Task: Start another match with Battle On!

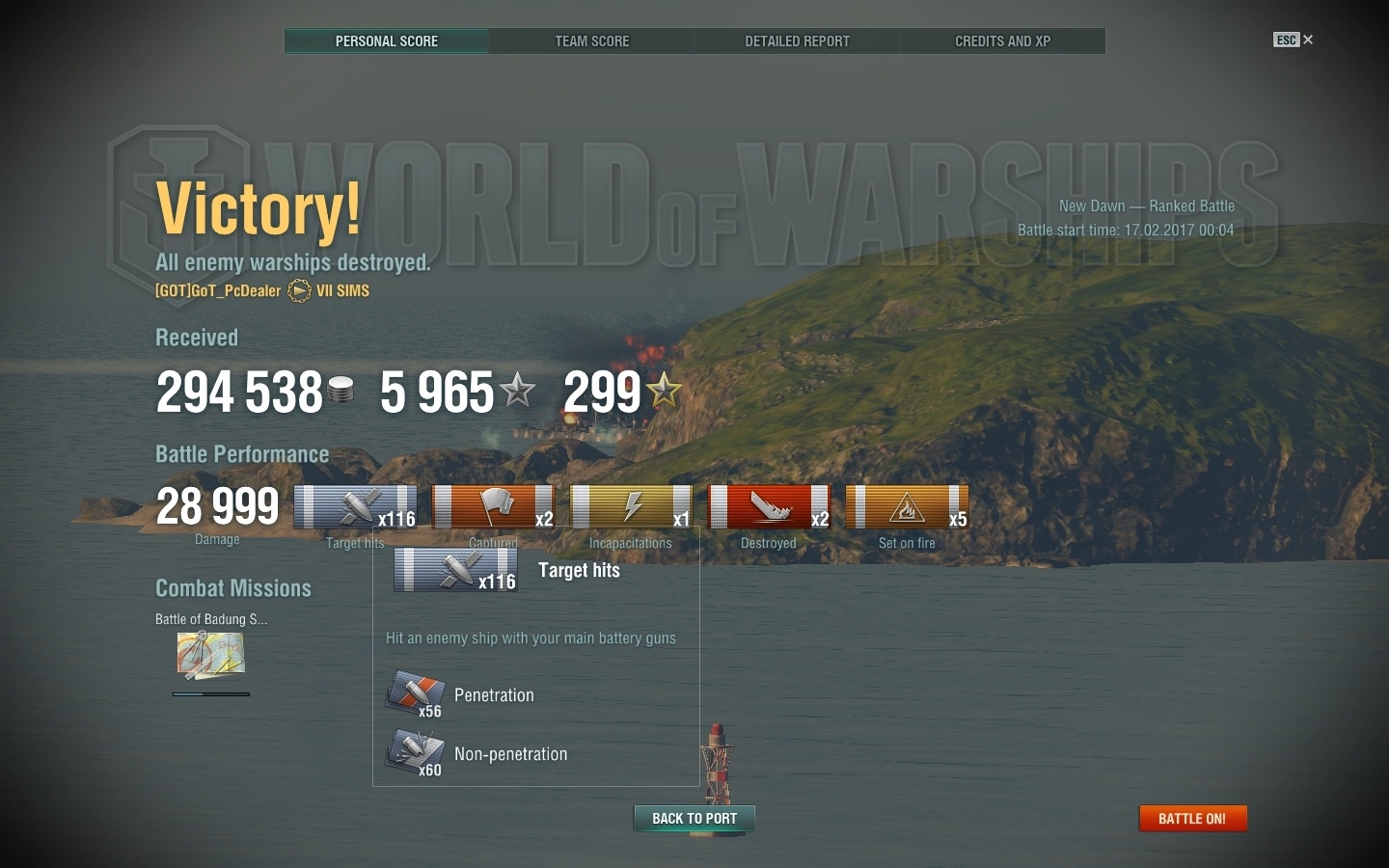Action: pos(1192,819)
